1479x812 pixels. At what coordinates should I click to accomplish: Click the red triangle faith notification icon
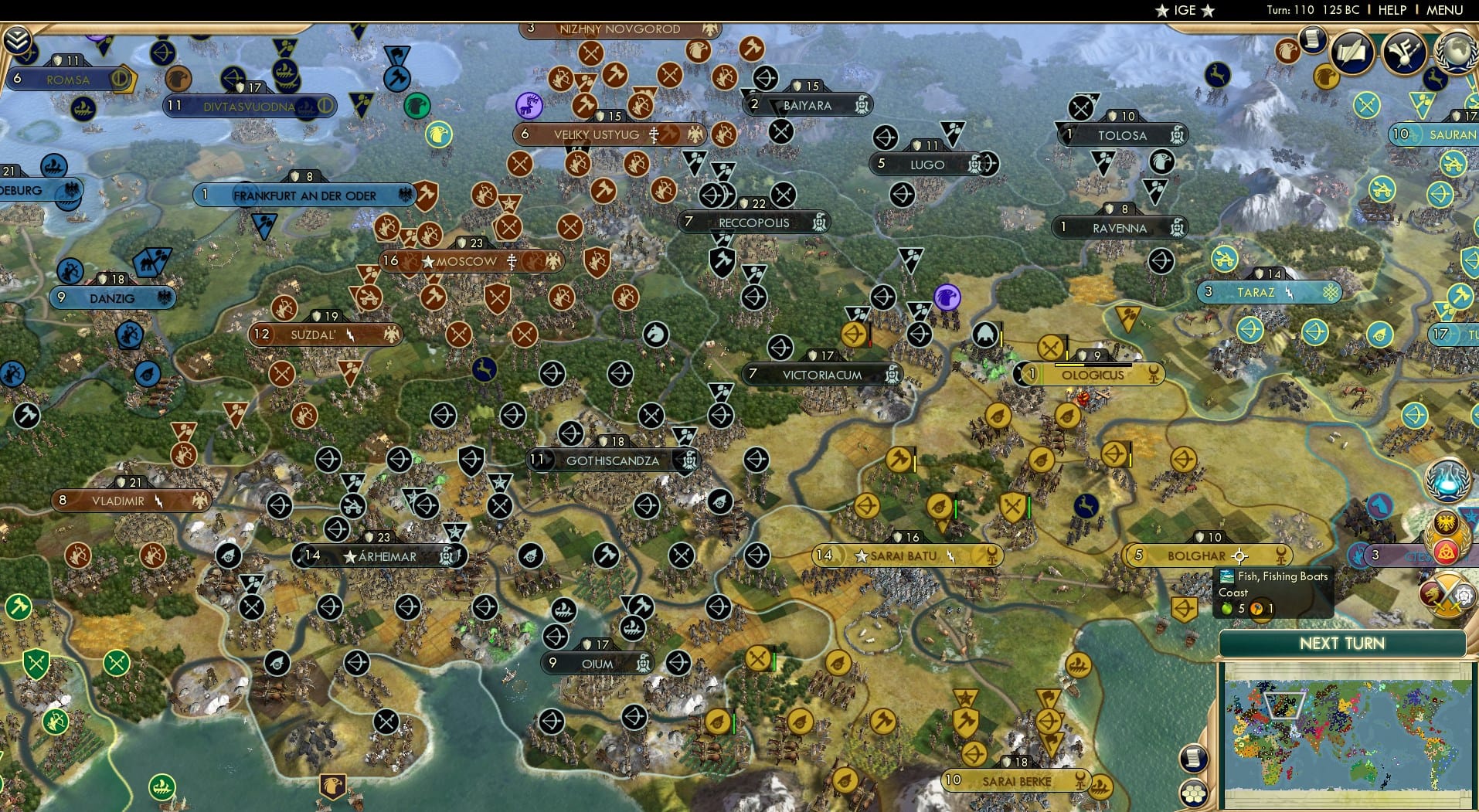point(1447,552)
